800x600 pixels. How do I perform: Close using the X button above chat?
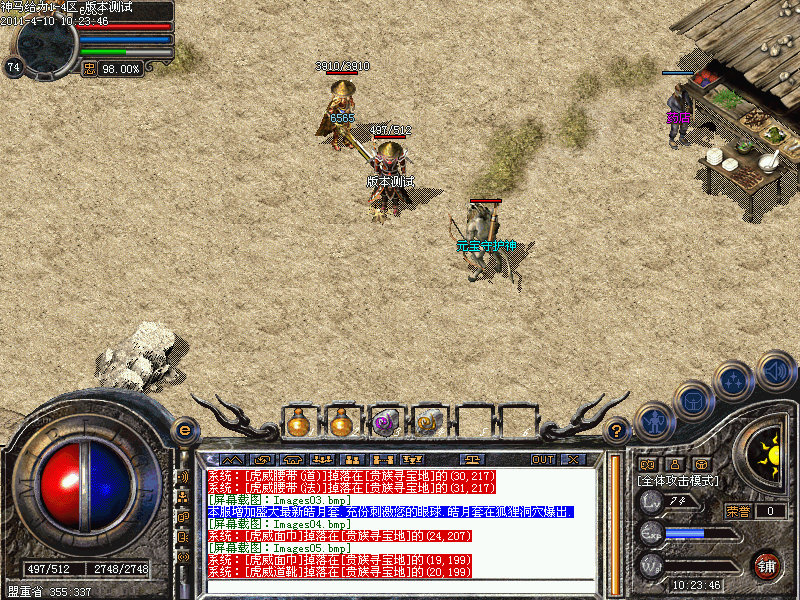click(573, 459)
